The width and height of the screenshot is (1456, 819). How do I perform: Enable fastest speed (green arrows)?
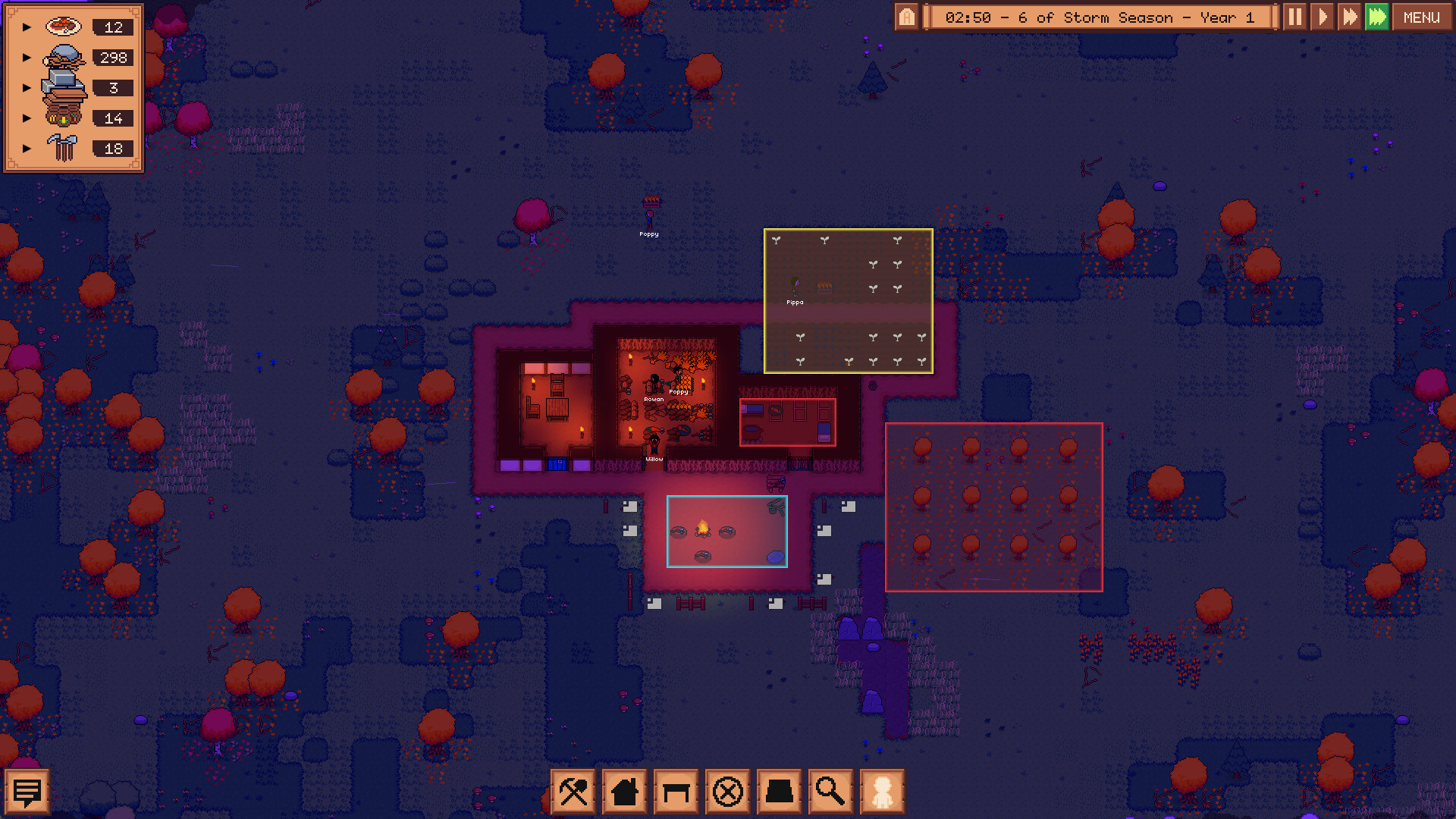tap(1377, 17)
